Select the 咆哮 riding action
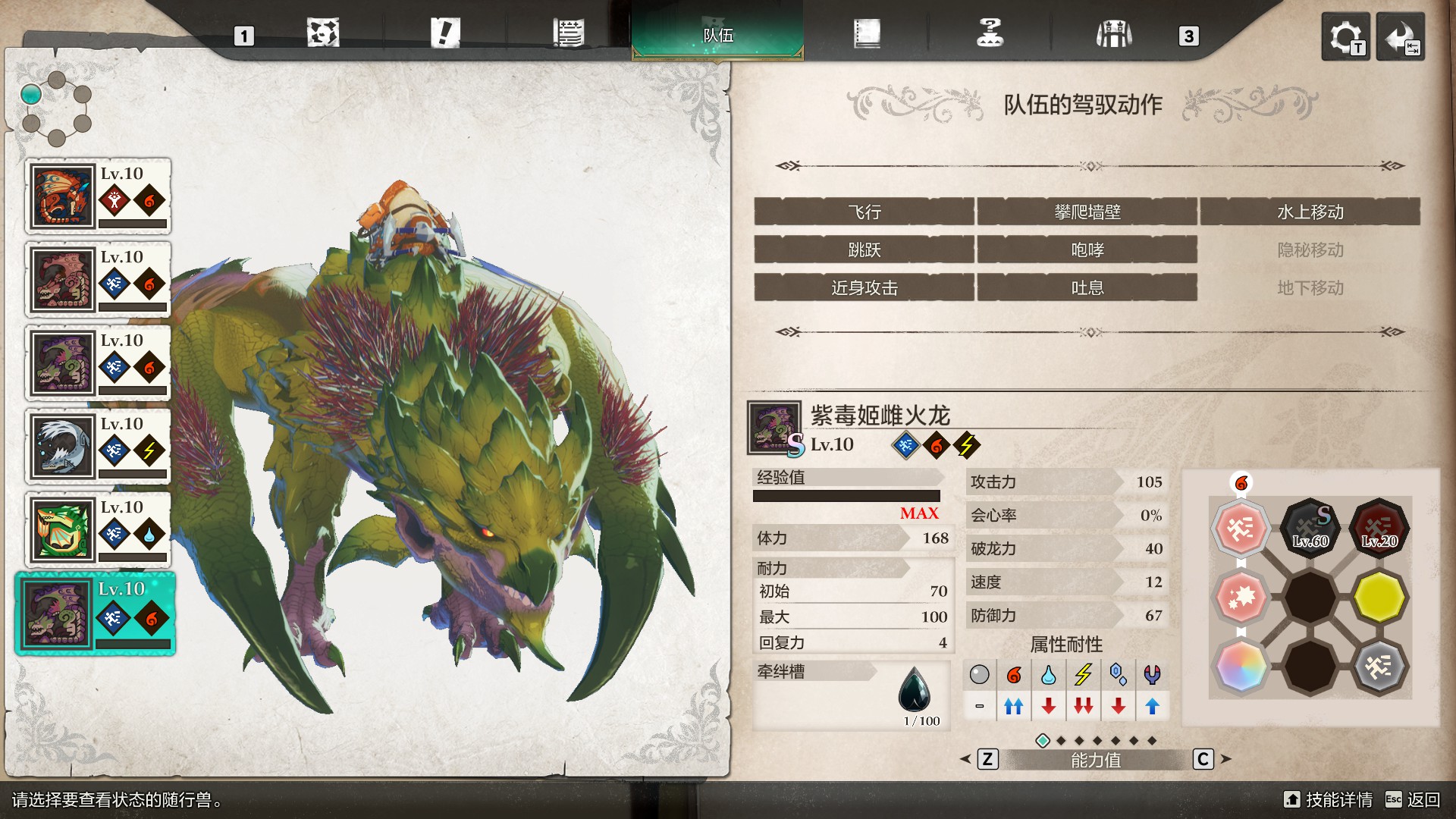This screenshot has width=1456, height=819. [1087, 250]
